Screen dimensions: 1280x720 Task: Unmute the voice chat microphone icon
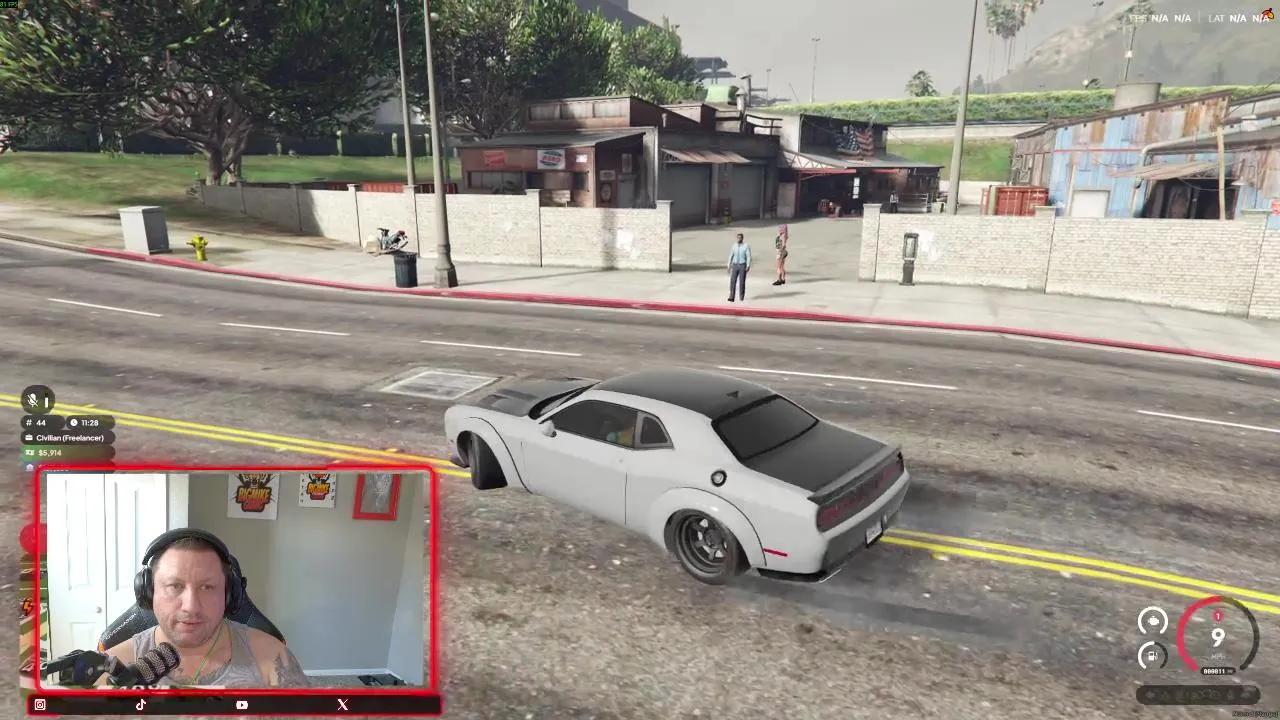(34, 400)
